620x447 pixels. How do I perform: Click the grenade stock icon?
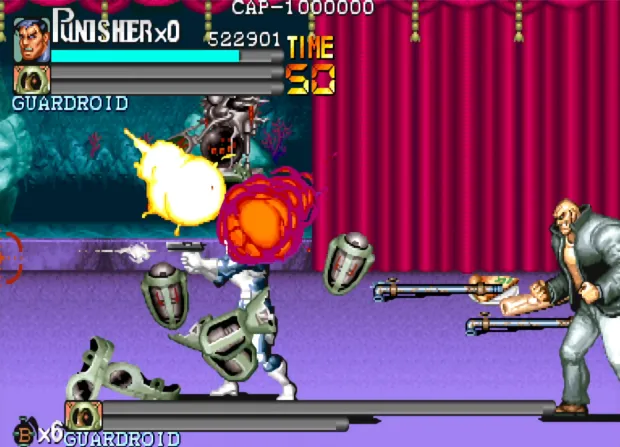23,432
